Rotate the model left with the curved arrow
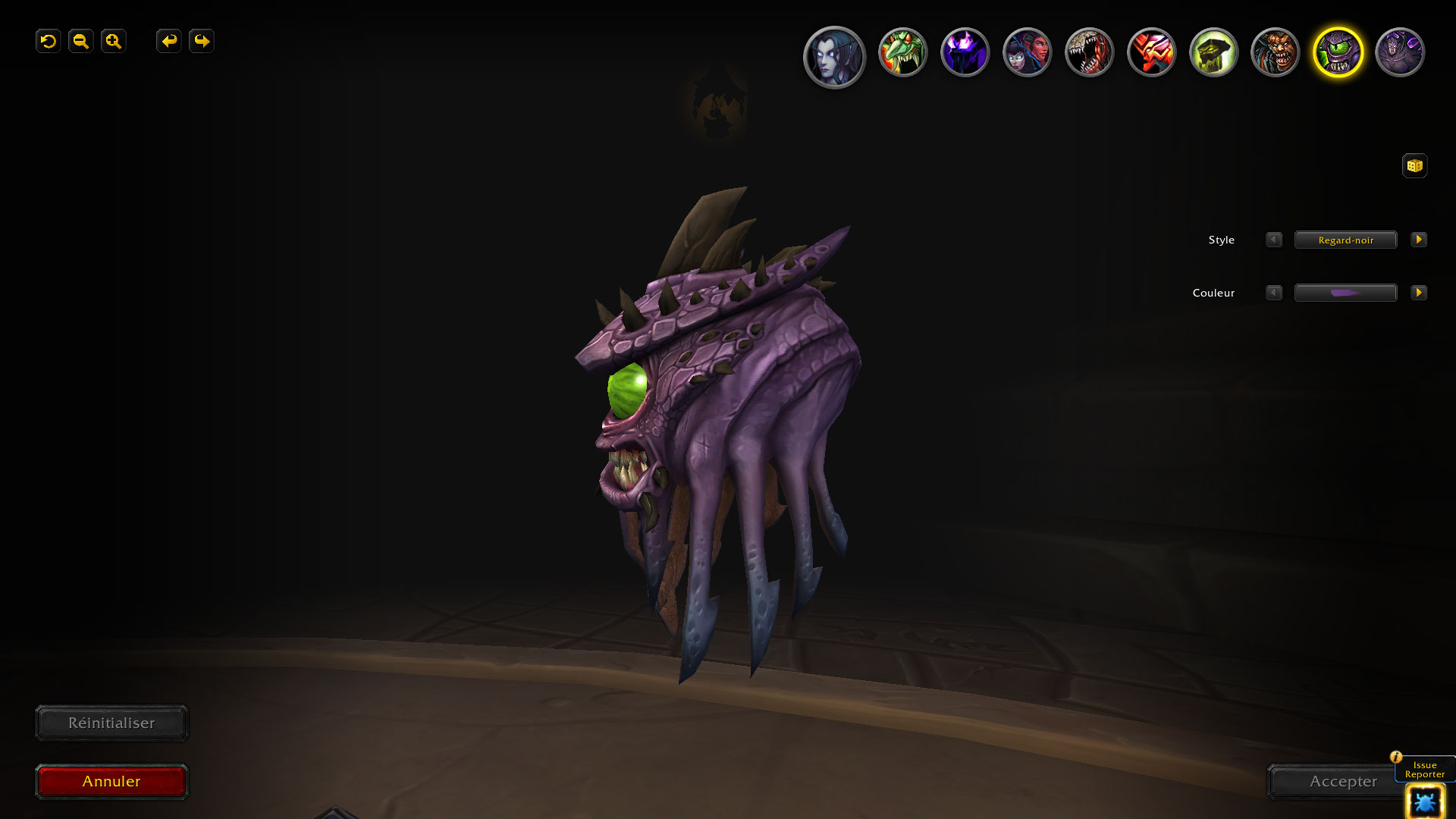Screen dimensions: 1456x819 [x=168, y=41]
